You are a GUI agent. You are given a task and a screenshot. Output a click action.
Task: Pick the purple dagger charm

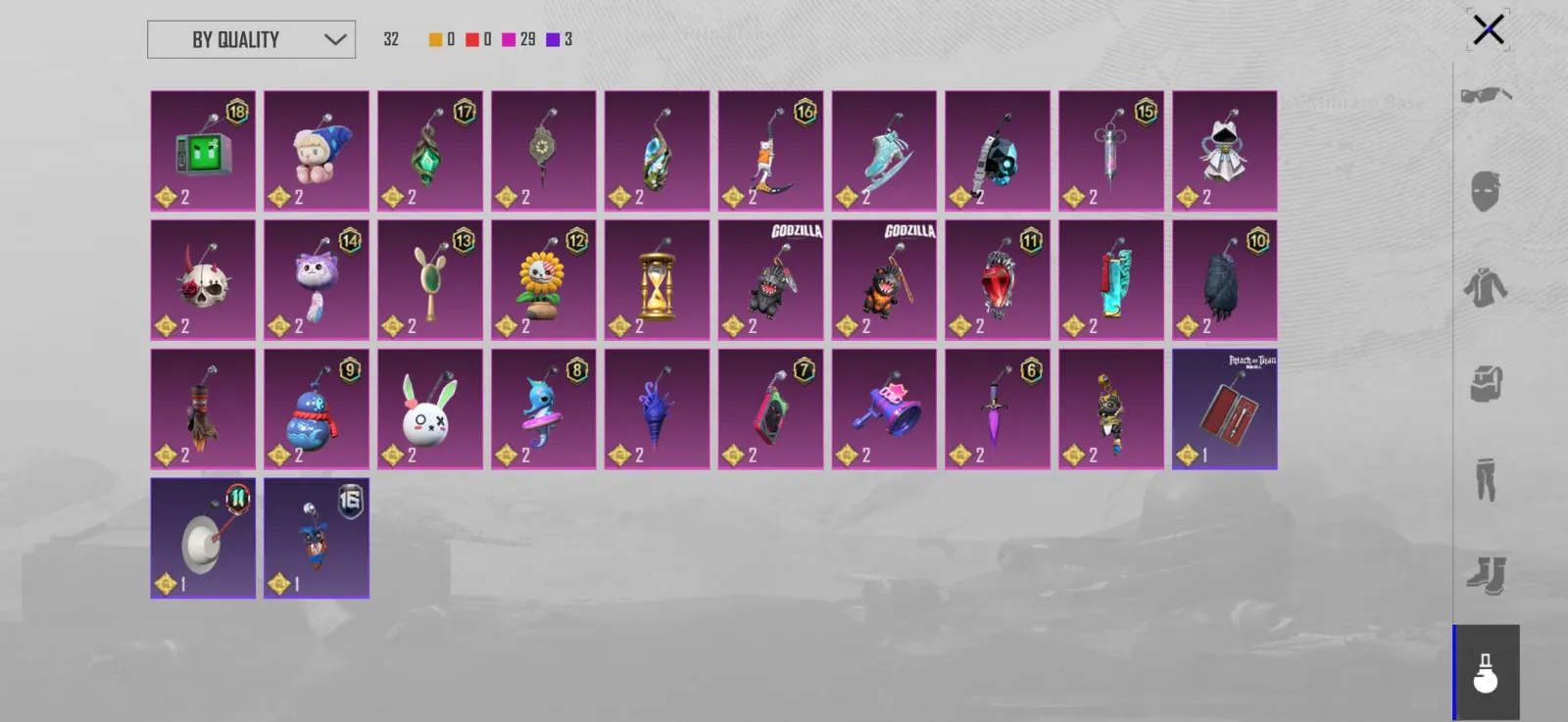(x=998, y=409)
